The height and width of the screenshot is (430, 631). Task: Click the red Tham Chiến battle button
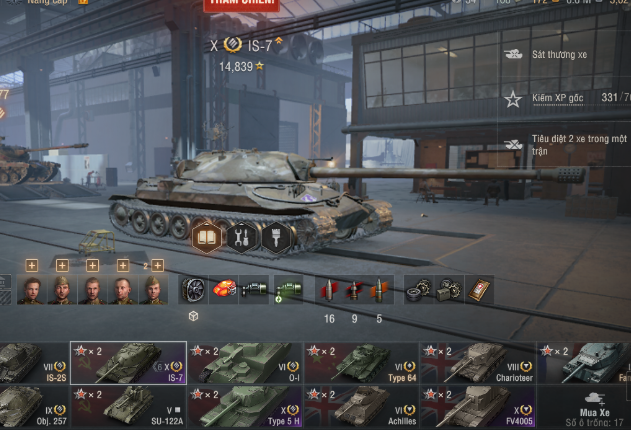[x=241, y=5]
